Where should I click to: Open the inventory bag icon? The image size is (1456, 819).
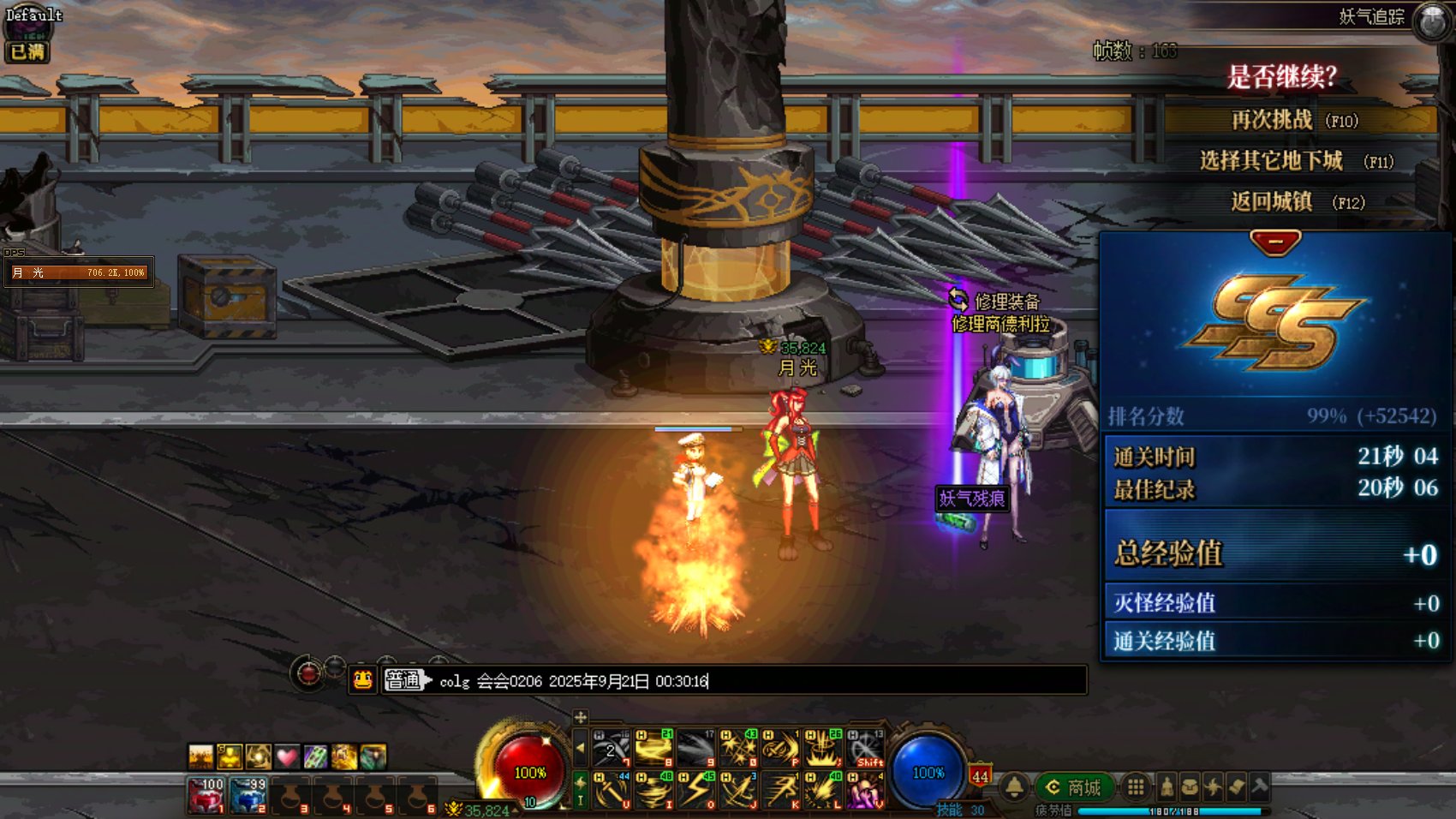[1190, 786]
